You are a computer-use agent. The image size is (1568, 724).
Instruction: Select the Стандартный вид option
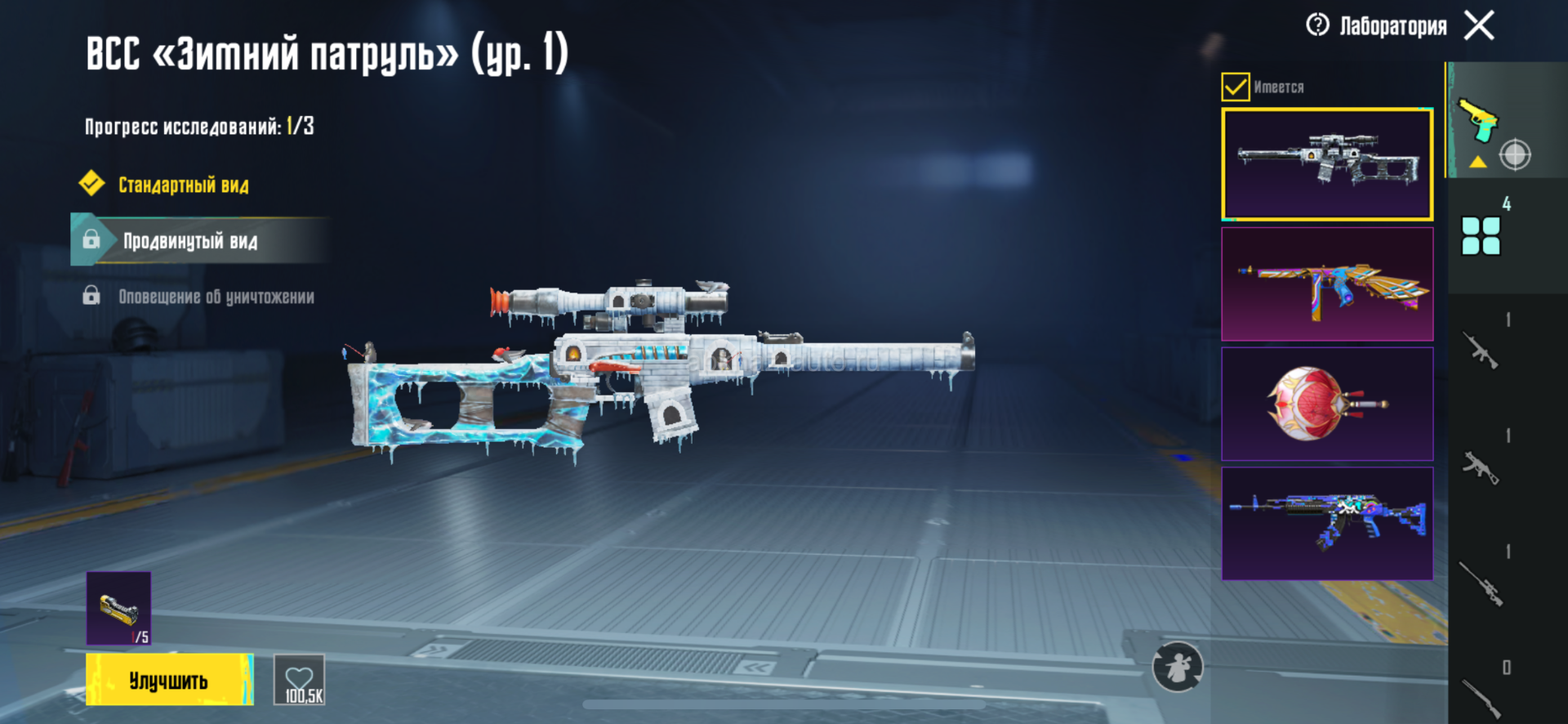pyautogui.click(x=183, y=185)
